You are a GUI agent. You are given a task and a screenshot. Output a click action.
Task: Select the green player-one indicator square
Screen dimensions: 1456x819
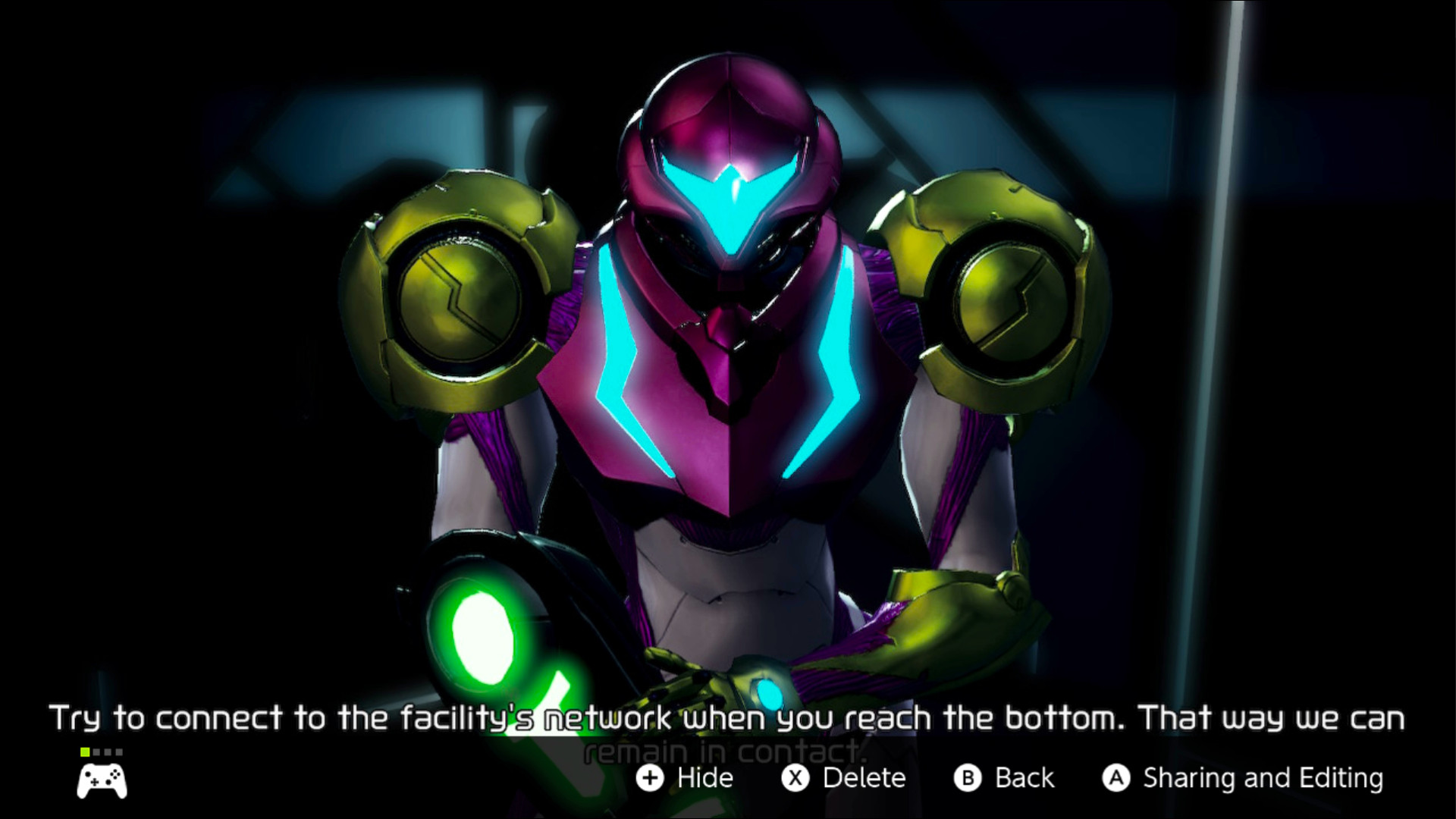tap(85, 752)
